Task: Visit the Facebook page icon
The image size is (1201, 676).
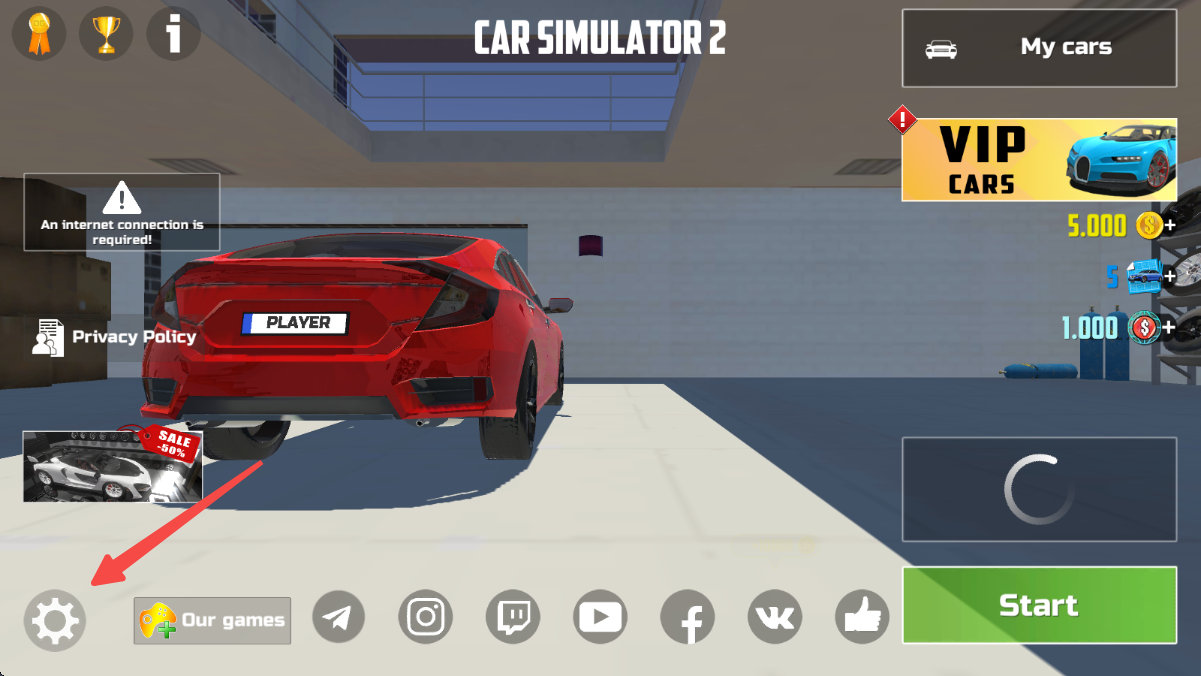Action: (x=687, y=617)
